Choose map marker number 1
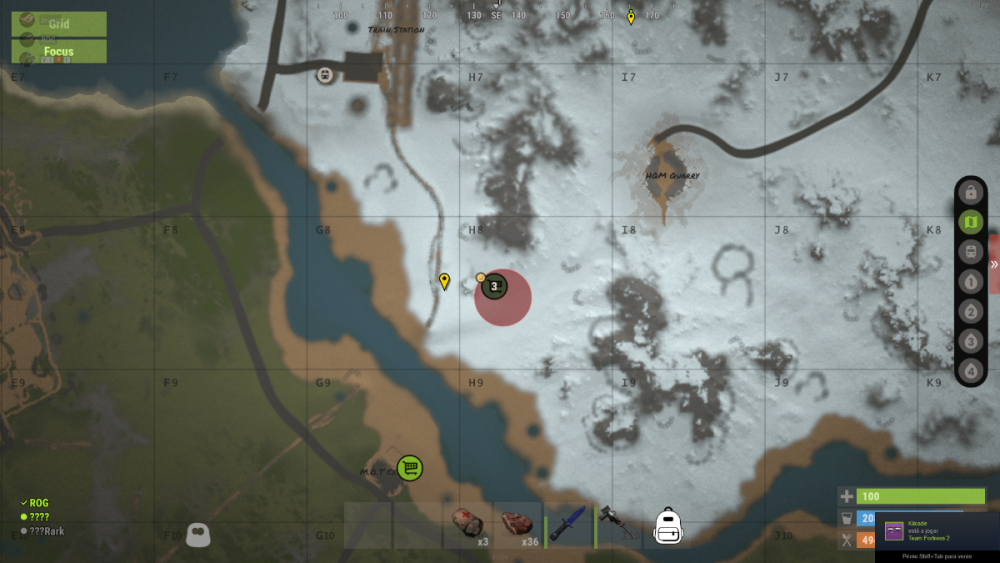Screen dimensions: 1000x563 [x=970, y=282]
